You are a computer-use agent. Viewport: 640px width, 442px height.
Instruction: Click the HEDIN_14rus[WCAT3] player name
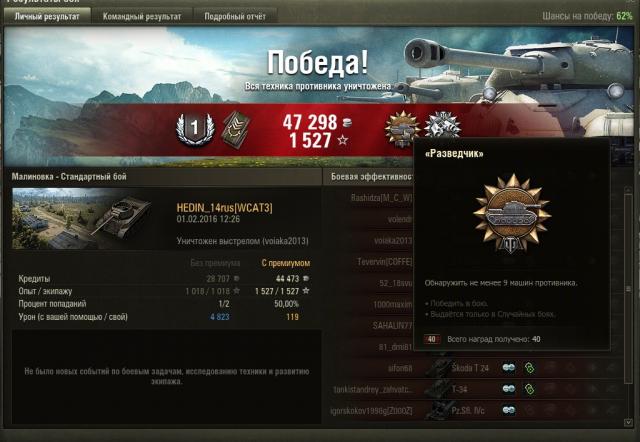[224, 207]
